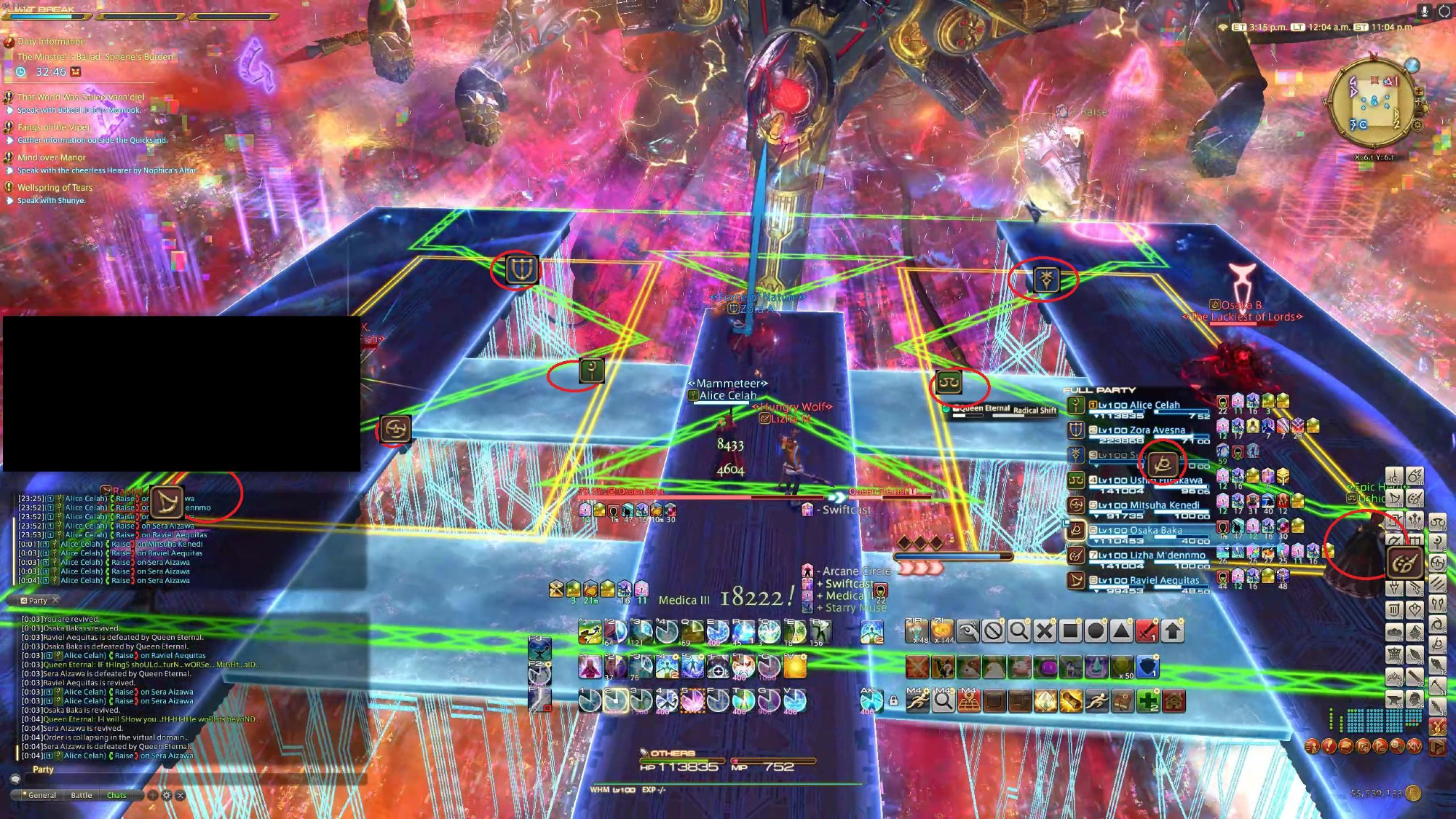The height and width of the screenshot is (819, 1456).
Task: Toggle the hotbar padlock
Action: pos(893,701)
